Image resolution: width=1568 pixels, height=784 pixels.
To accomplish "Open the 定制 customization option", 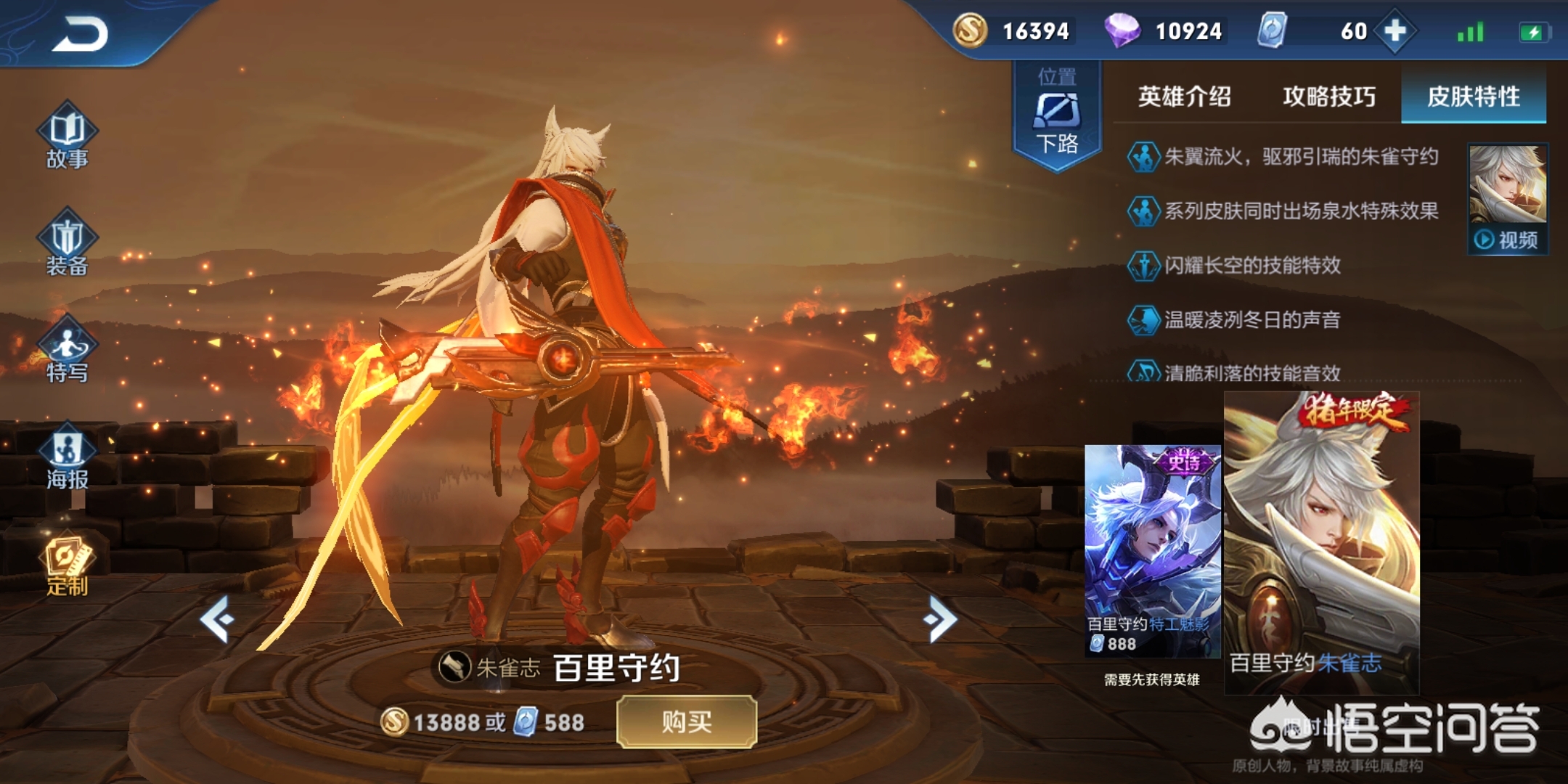I will pos(68,567).
